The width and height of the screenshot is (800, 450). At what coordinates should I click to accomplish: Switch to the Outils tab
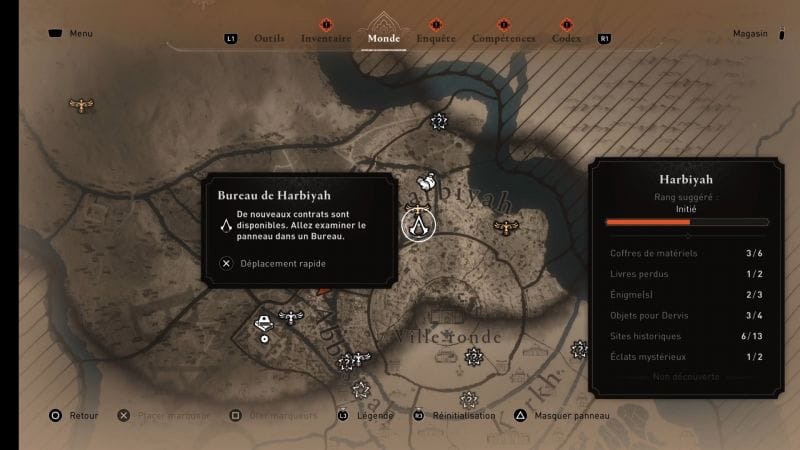tap(270, 39)
